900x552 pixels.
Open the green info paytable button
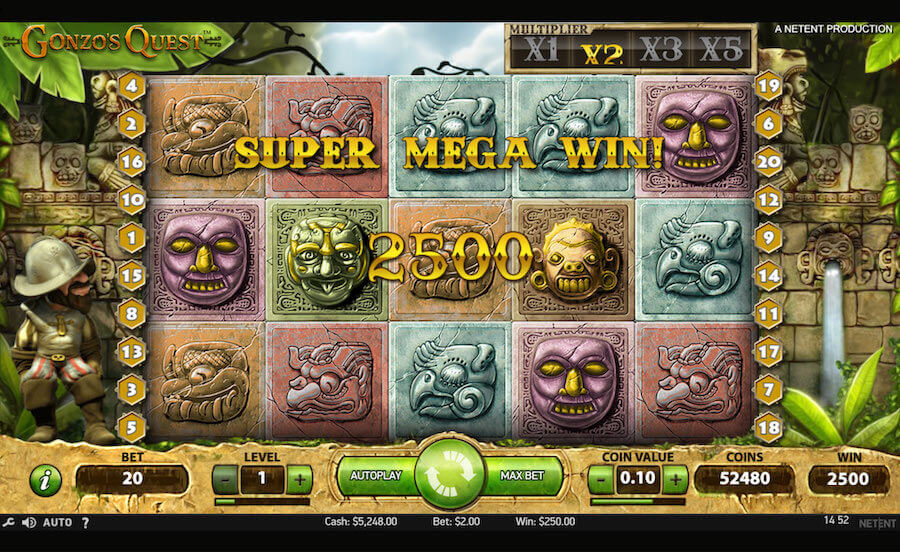(x=45, y=480)
